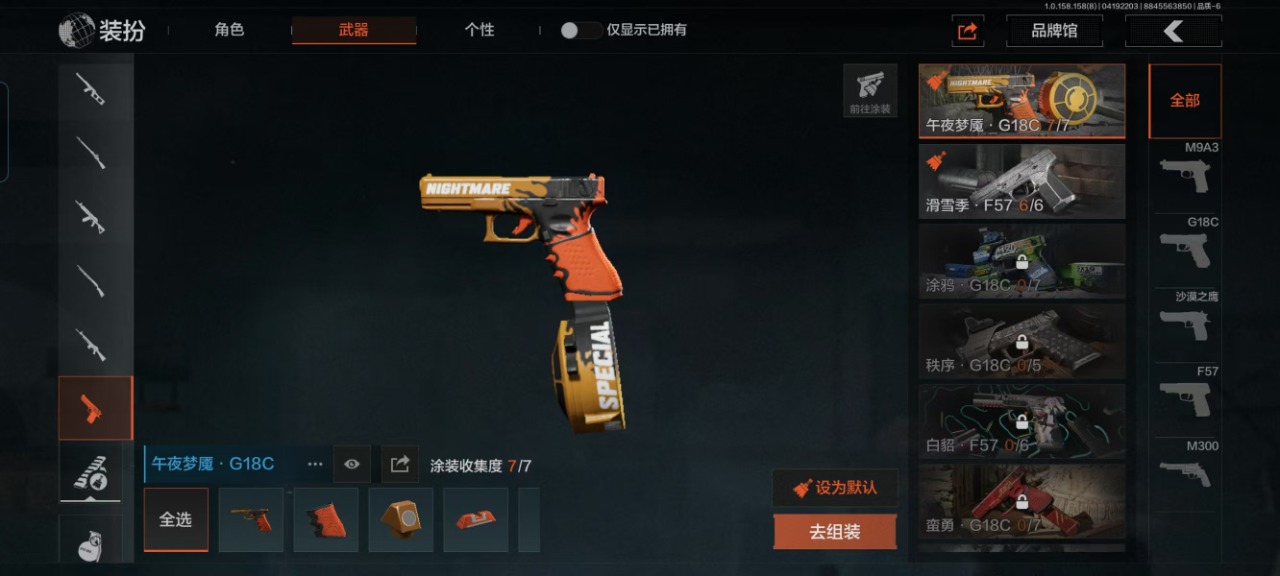The height and width of the screenshot is (576, 1280).
Task: Select the 滑雪季 F57 skin
Action: 1022,181
